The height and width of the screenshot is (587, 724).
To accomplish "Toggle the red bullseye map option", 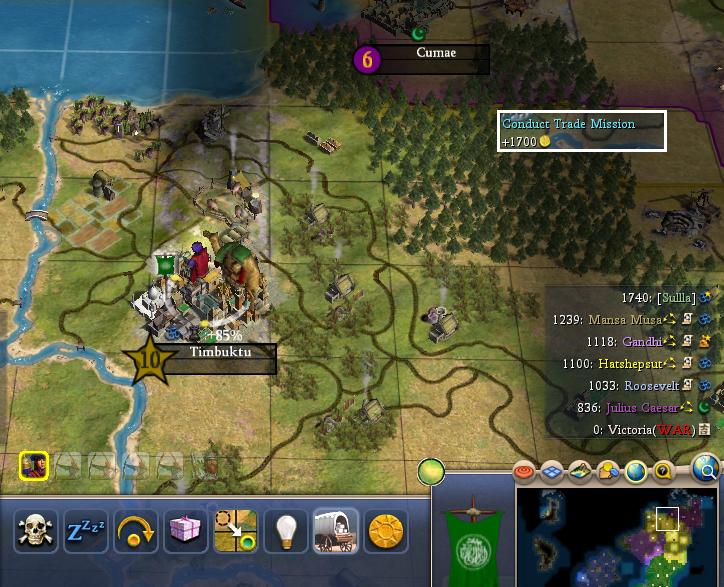I will pos(525,471).
